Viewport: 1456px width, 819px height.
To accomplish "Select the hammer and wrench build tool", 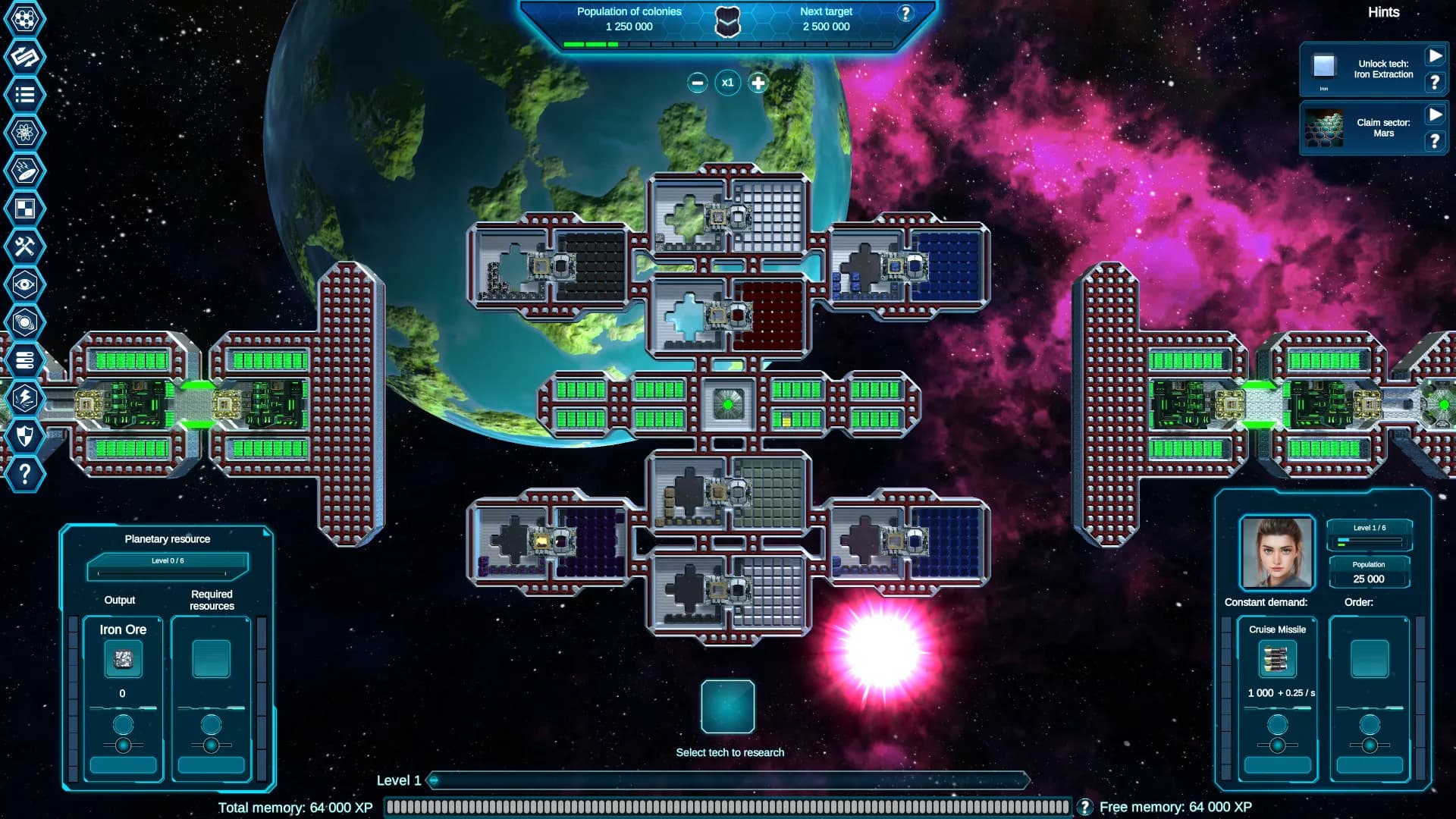I will point(25,246).
